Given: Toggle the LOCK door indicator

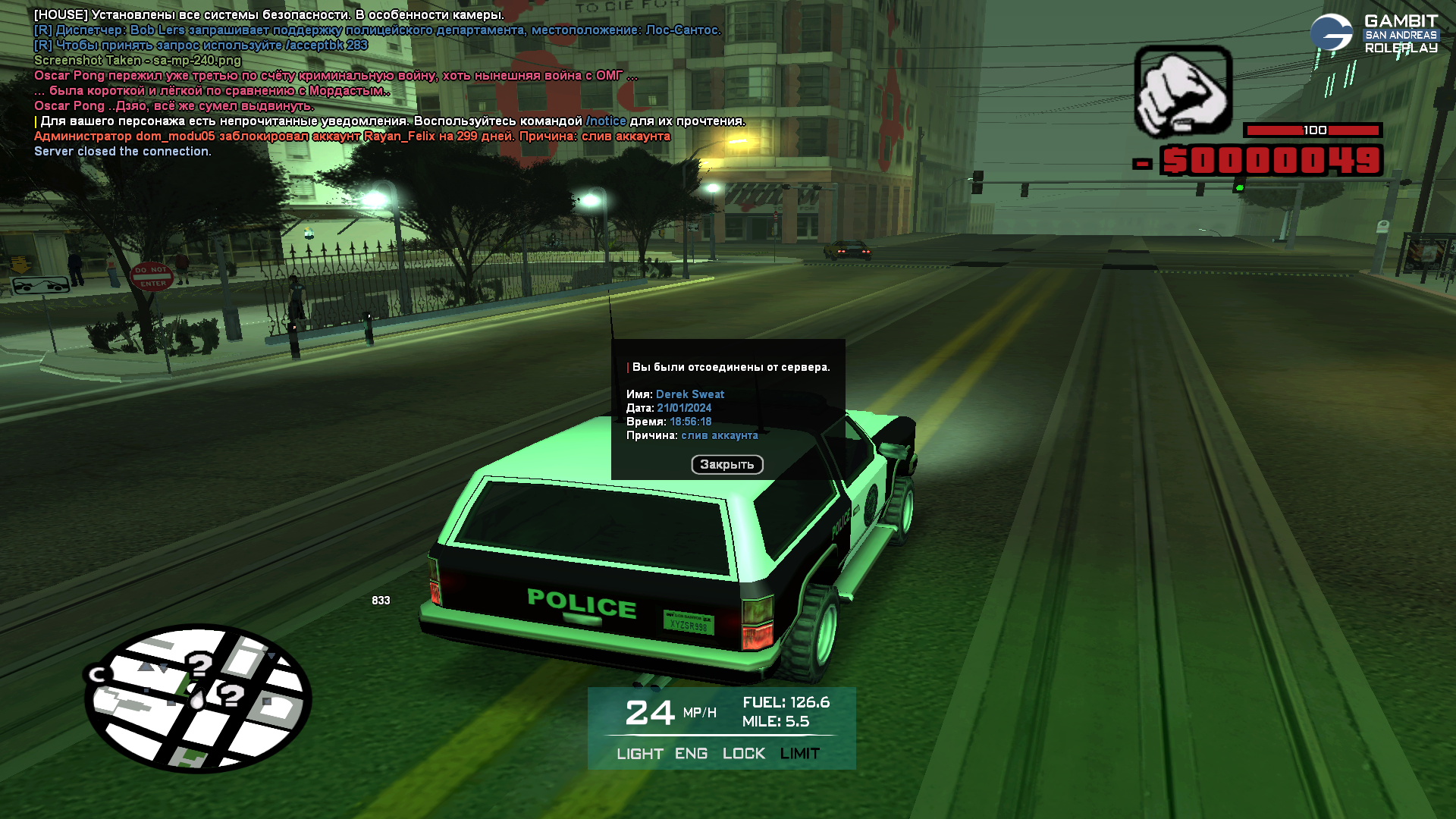Looking at the screenshot, I should pyautogui.click(x=743, y=754).
